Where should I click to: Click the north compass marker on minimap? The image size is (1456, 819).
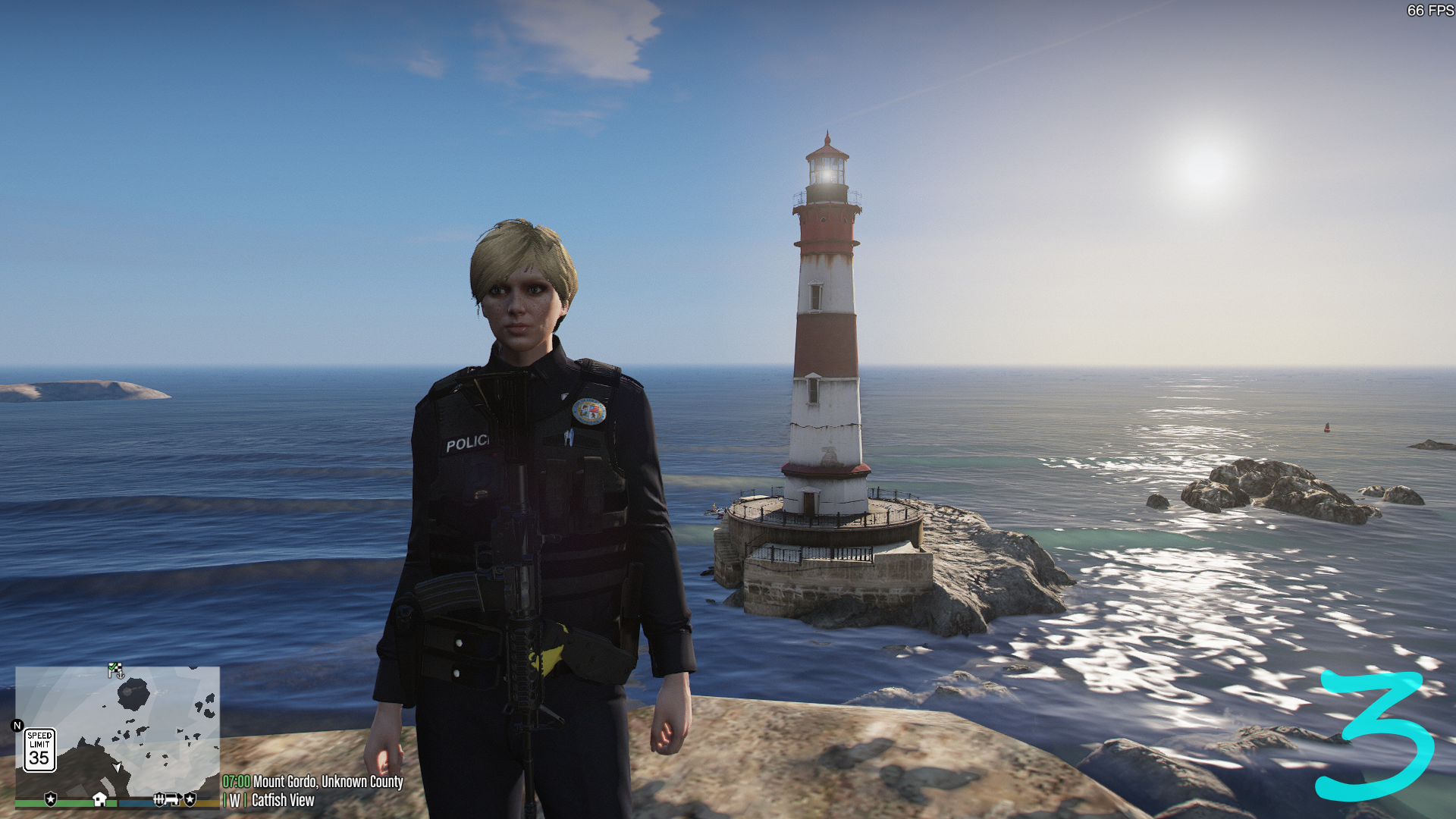click(x=17, y=726)
